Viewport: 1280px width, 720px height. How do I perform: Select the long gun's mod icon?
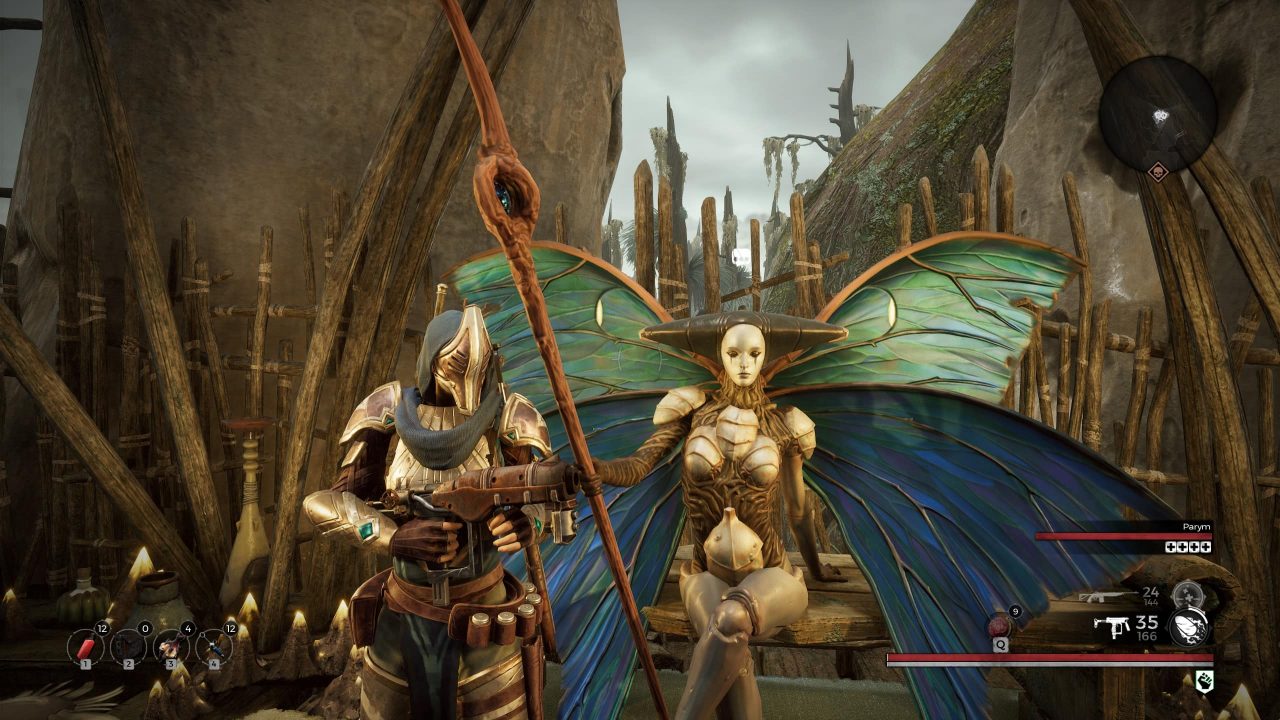click(1187, 596)
